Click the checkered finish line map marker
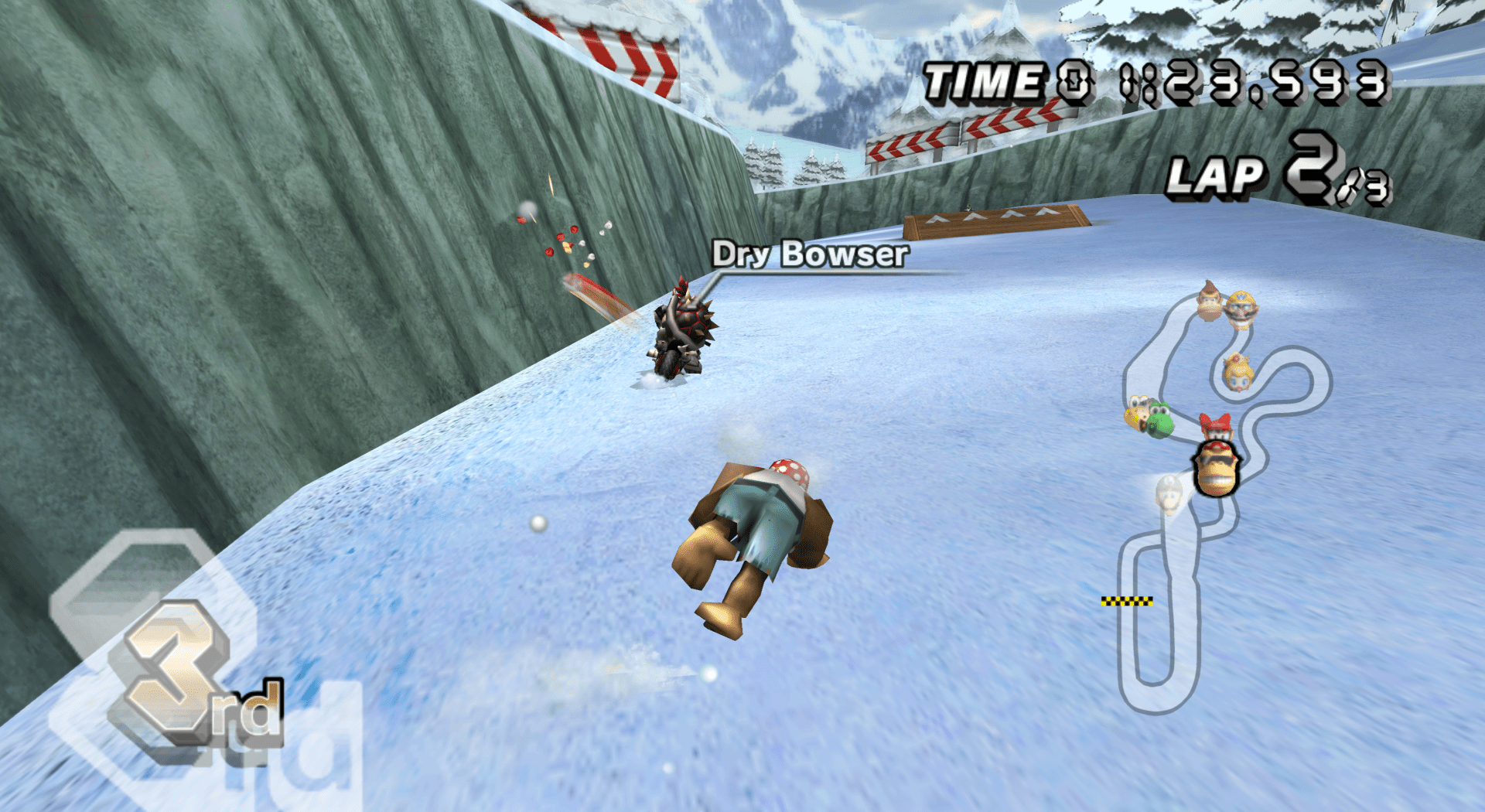 click(x=1127, y=601)
